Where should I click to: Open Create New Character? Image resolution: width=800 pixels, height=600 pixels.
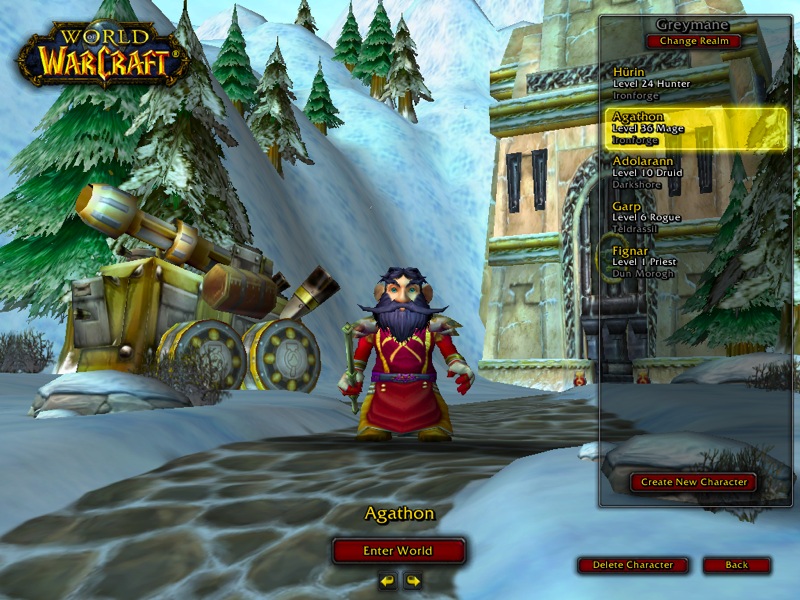pos(693,482)
